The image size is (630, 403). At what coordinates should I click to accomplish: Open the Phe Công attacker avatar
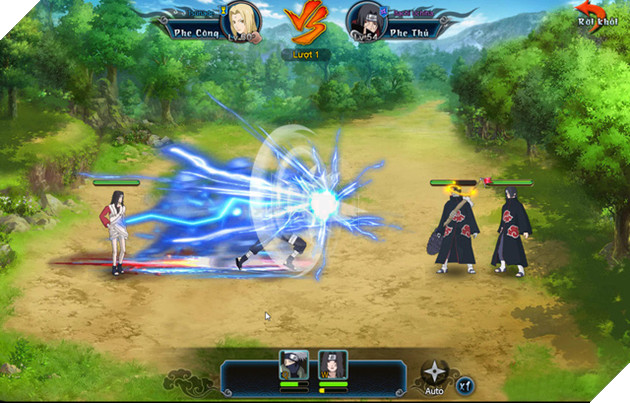(x=244, y=19)
